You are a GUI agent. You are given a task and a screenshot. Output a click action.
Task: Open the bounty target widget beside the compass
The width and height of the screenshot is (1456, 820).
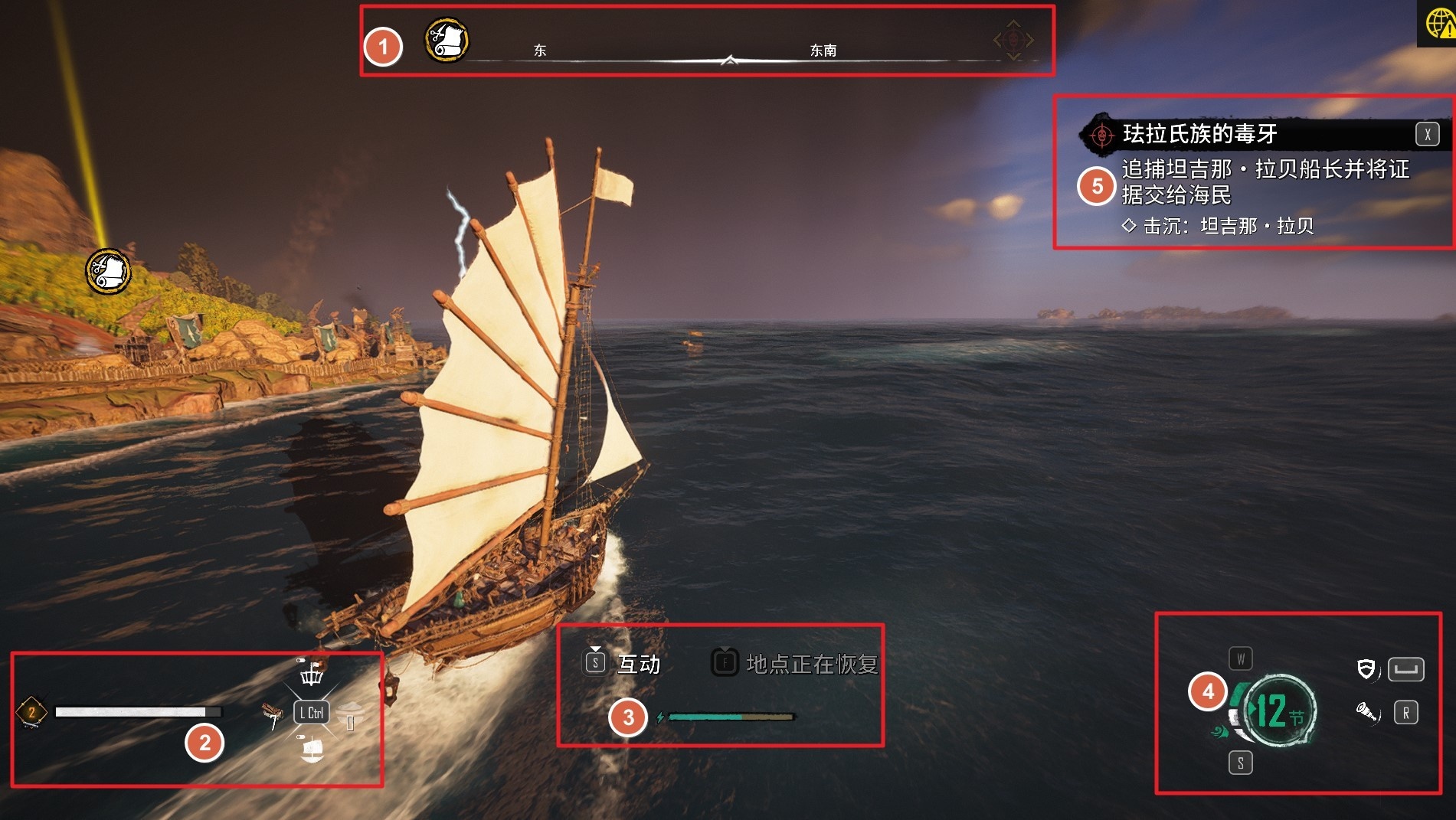(x=1013, y=40)
